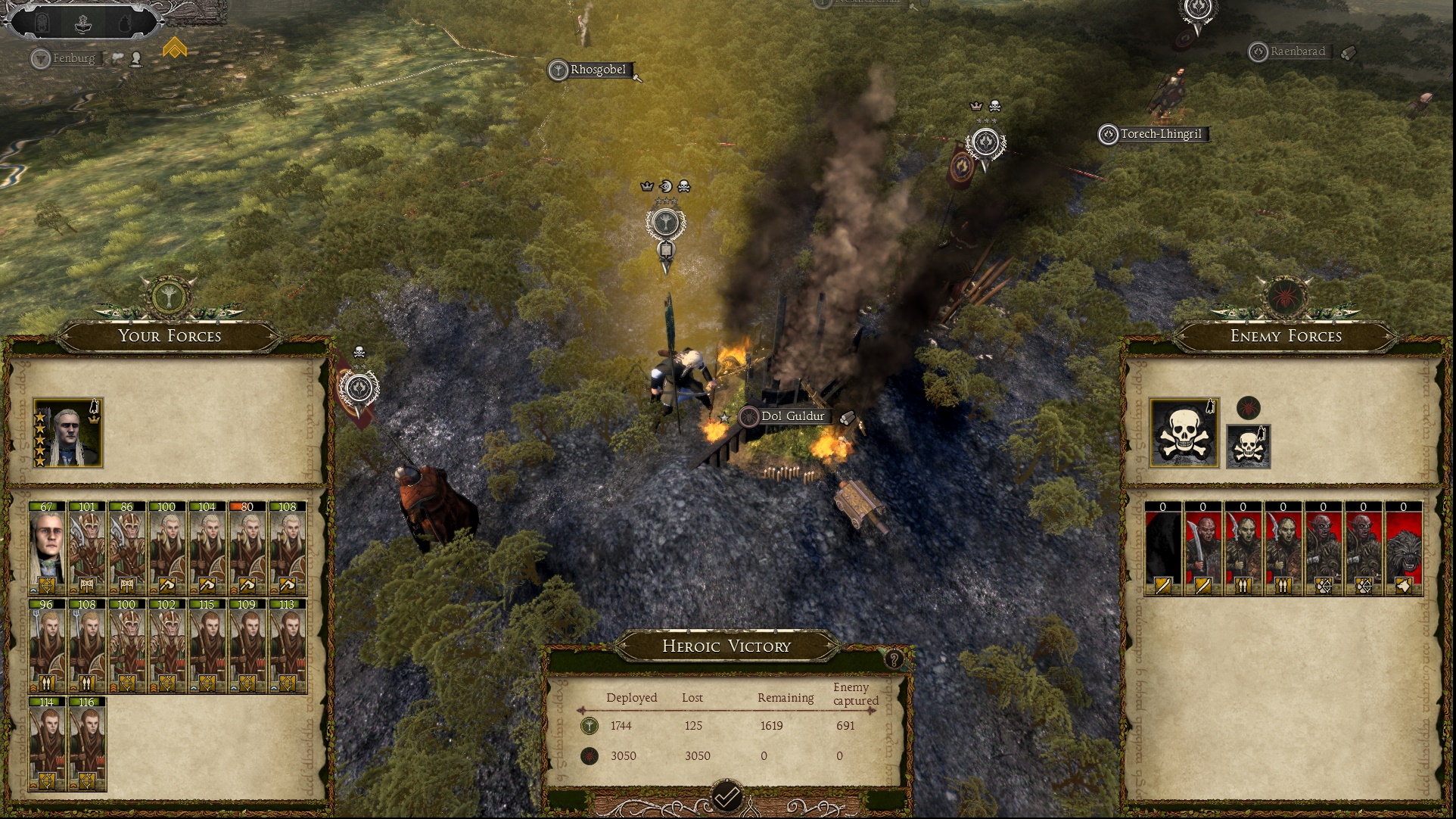Click the gold chevron rank icon

(175, 48)
